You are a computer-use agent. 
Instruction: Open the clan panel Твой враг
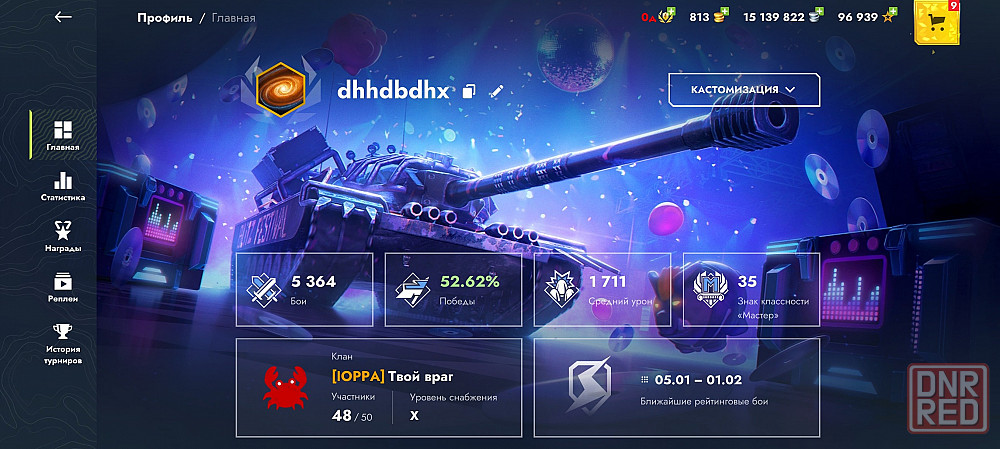click(379, 387)
